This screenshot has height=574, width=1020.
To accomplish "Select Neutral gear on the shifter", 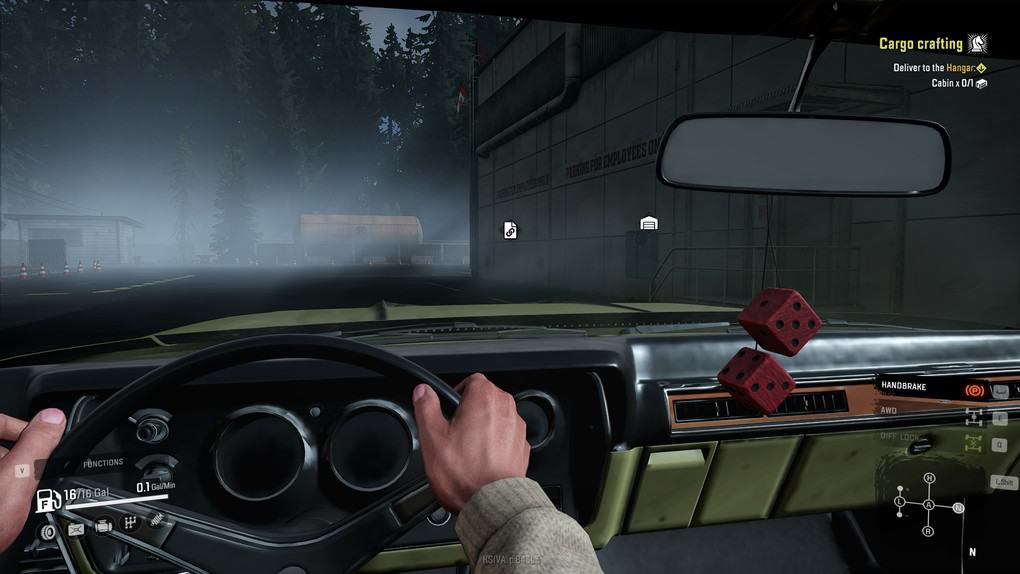I will click(x=958, y=509).
